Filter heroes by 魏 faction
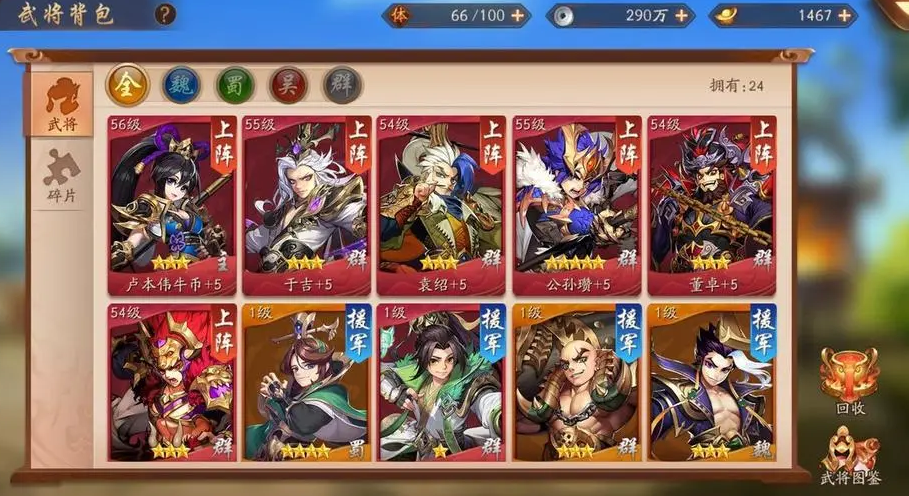This screenshot has width=909, height=496. (182, 85)
